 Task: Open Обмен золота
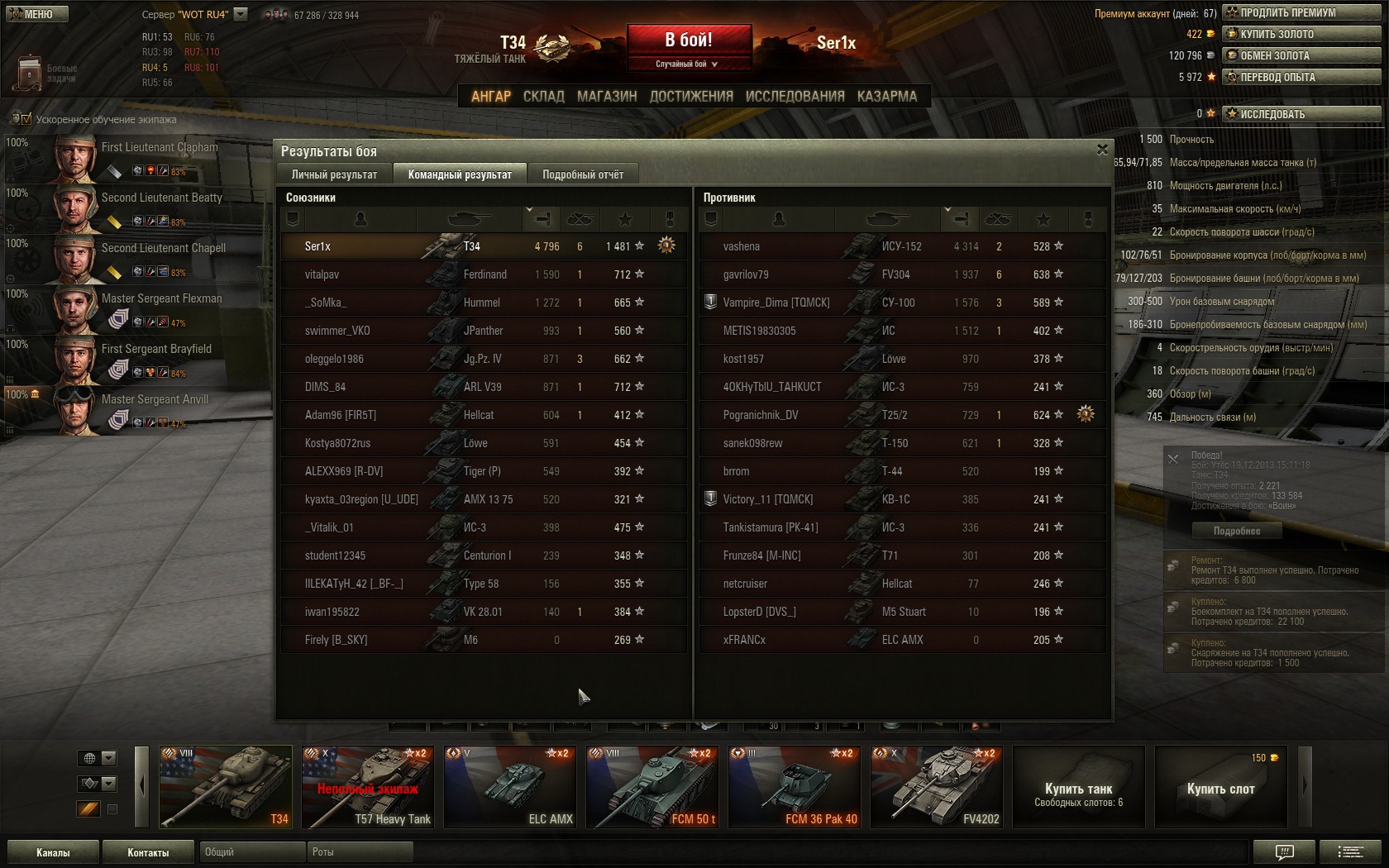click(x=1301, y=55)
